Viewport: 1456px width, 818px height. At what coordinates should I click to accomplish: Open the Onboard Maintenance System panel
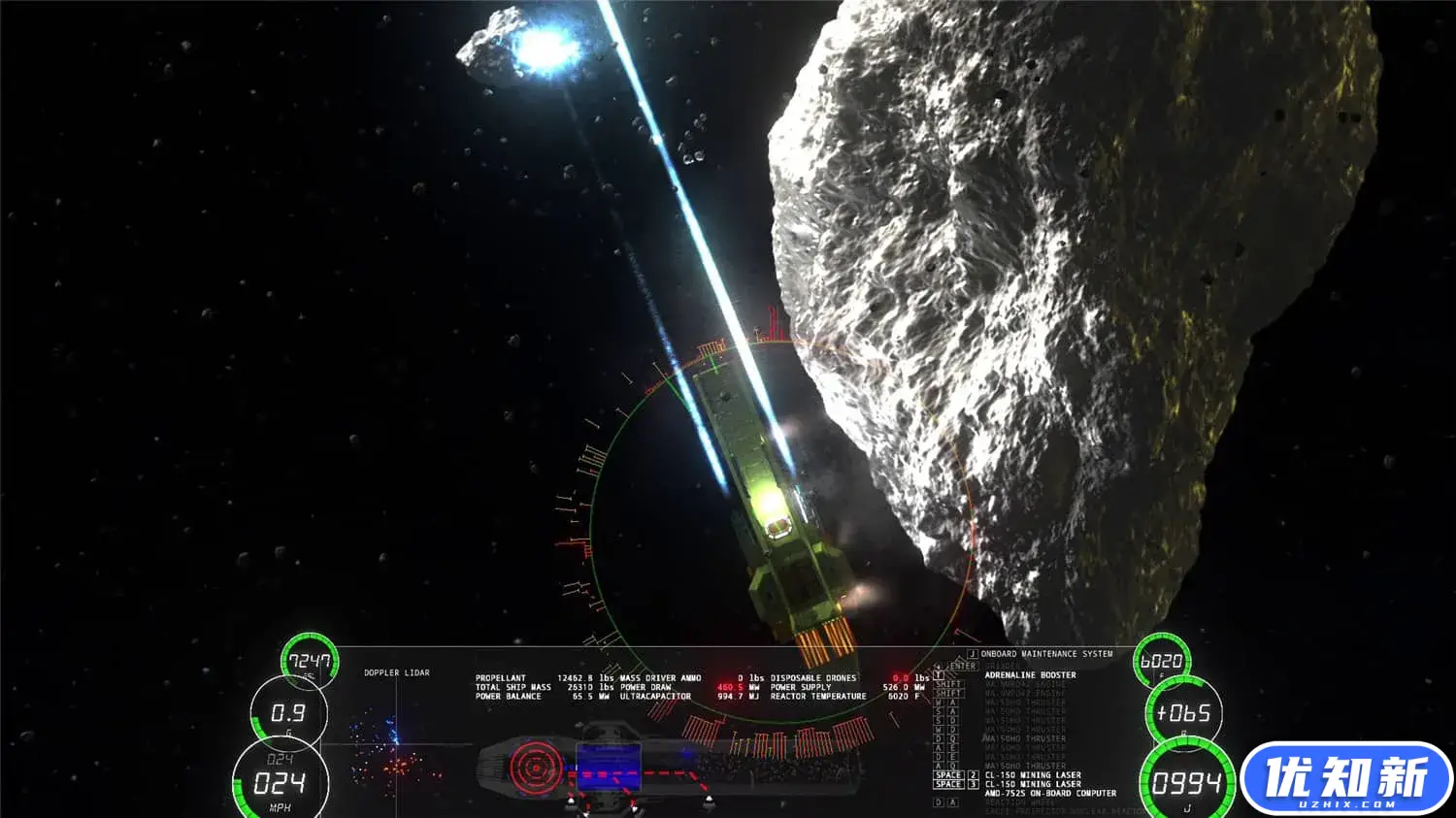1046,654
